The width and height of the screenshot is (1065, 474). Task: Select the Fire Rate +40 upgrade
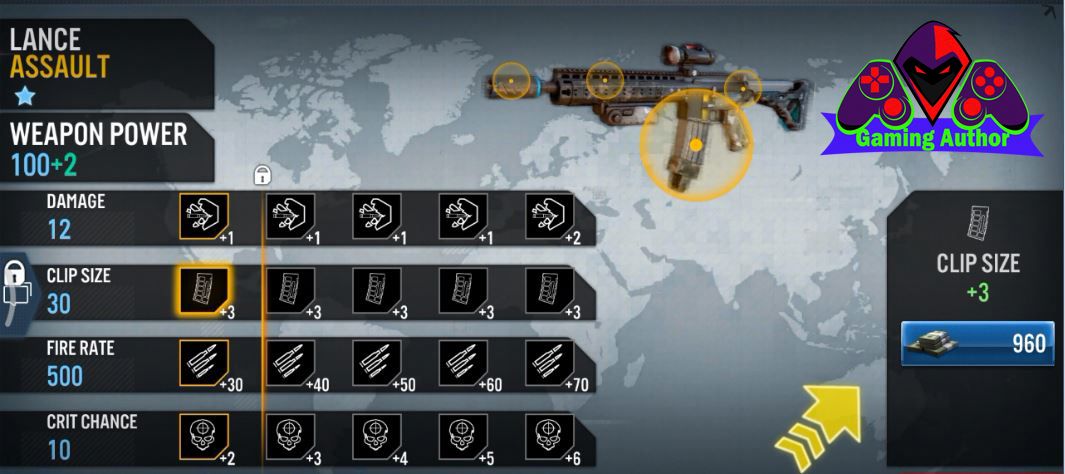click(291, 363)
